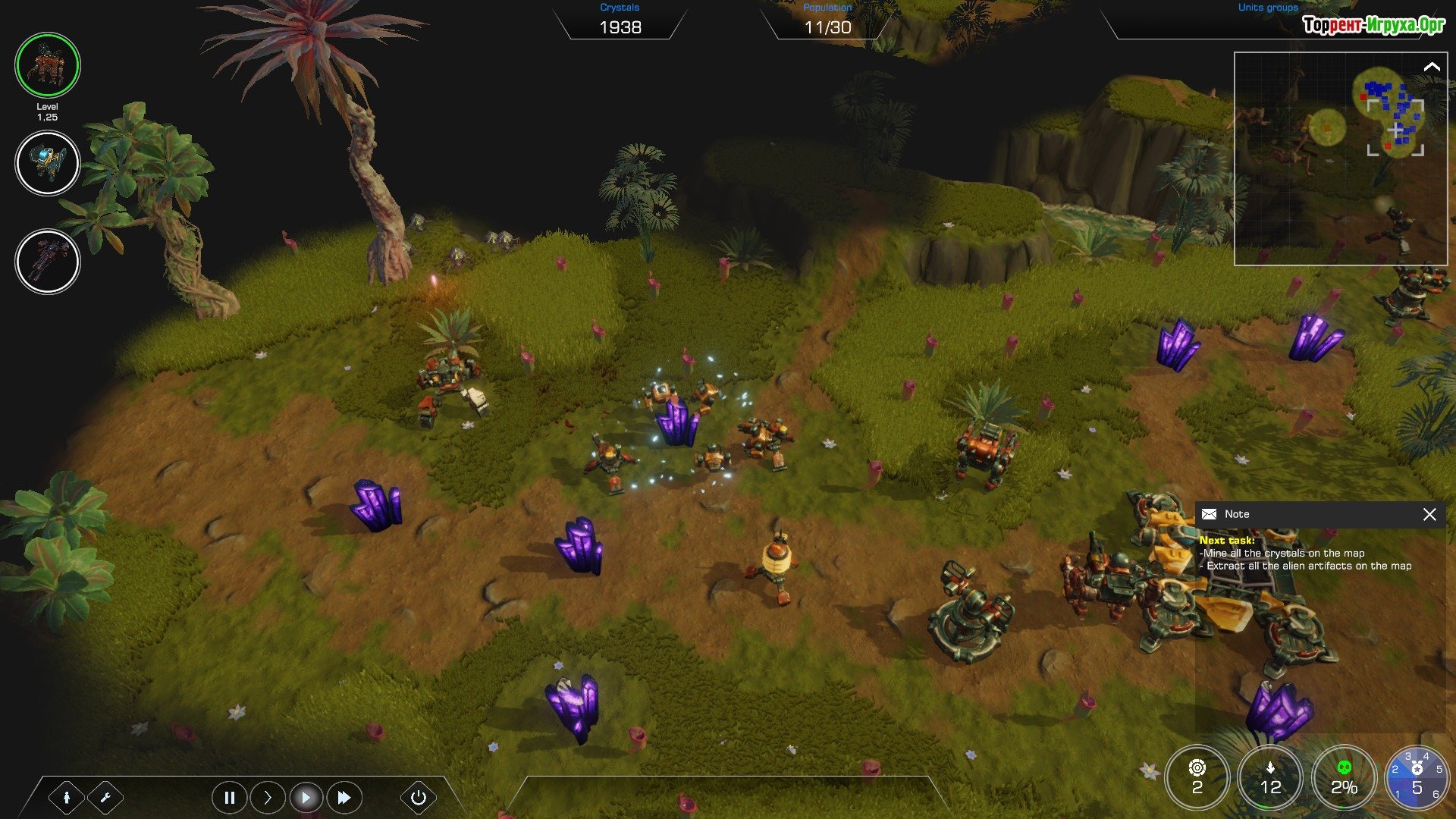Image resolution: width=1456 pixels, height=819 pixels.
Task: Pause the game
Action: coord(229,797)
